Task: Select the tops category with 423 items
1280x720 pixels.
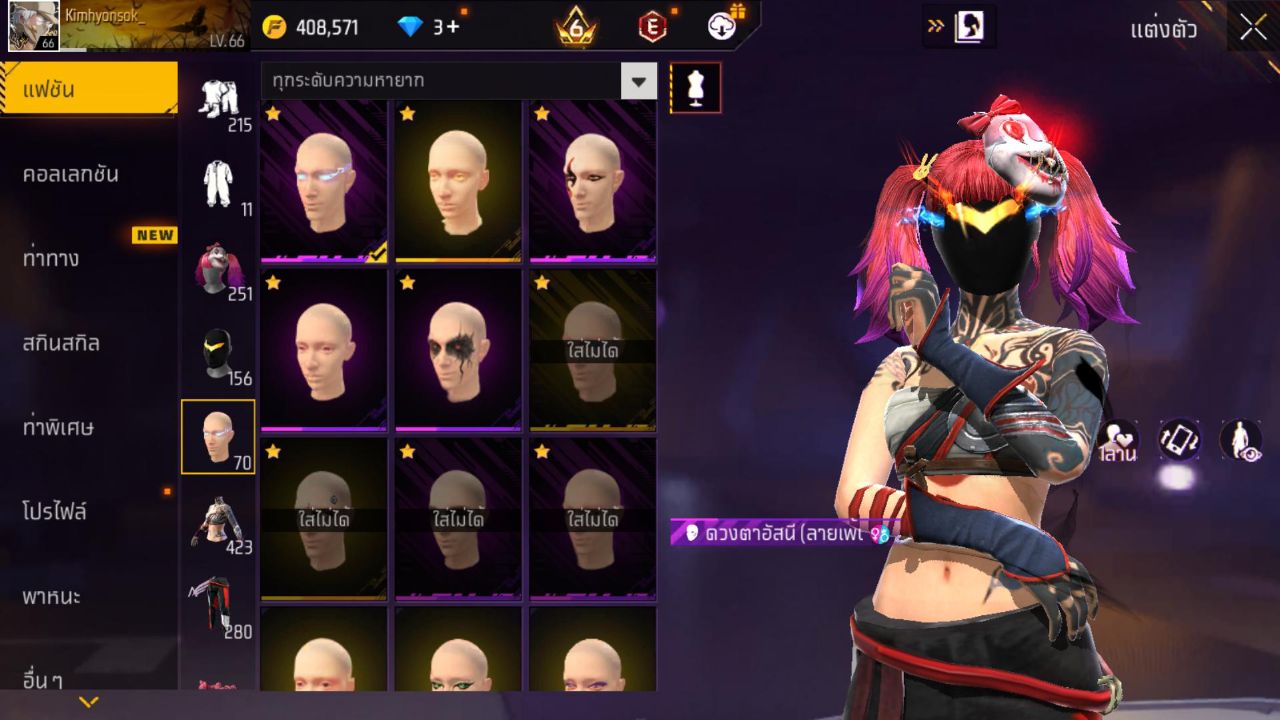Action: (218, 523)
